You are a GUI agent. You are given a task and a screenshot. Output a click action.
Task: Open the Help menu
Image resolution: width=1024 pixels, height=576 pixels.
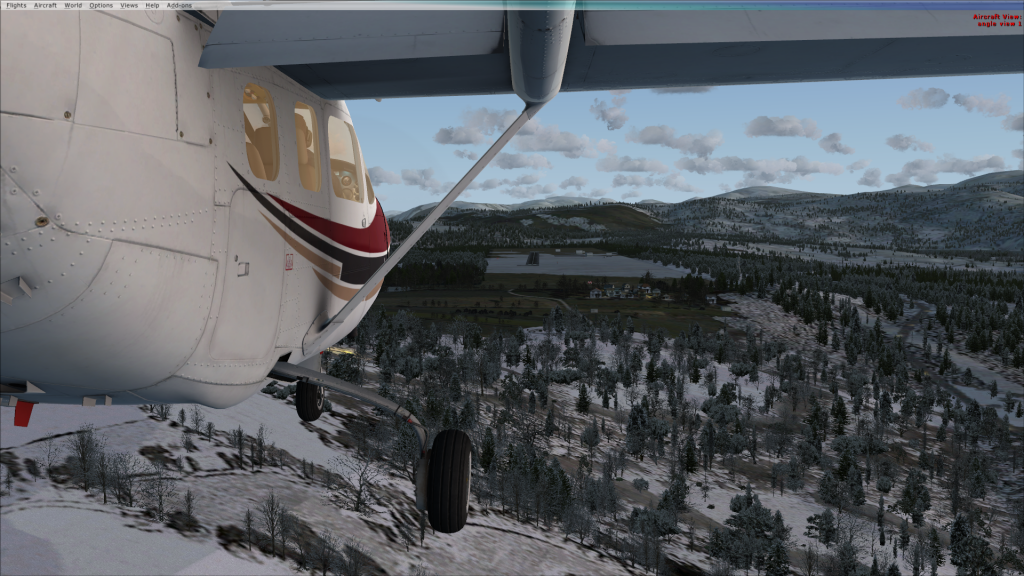click(x=152, y=5)
